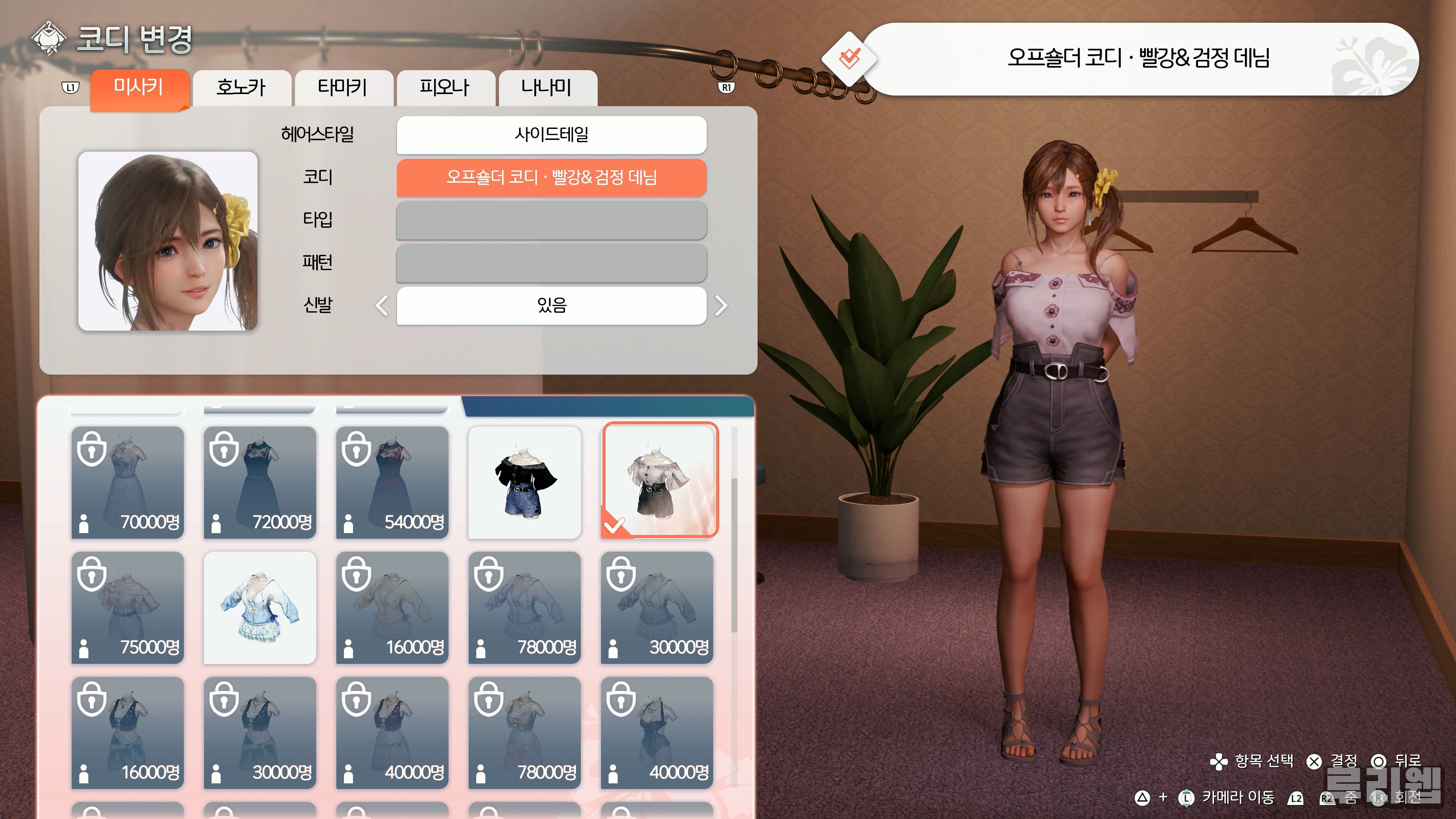The height and width of the screenshot is (819, 1456).
Task: Click the left arrow next to 신발
Action: pyautogui.click(x=382, y=306)
